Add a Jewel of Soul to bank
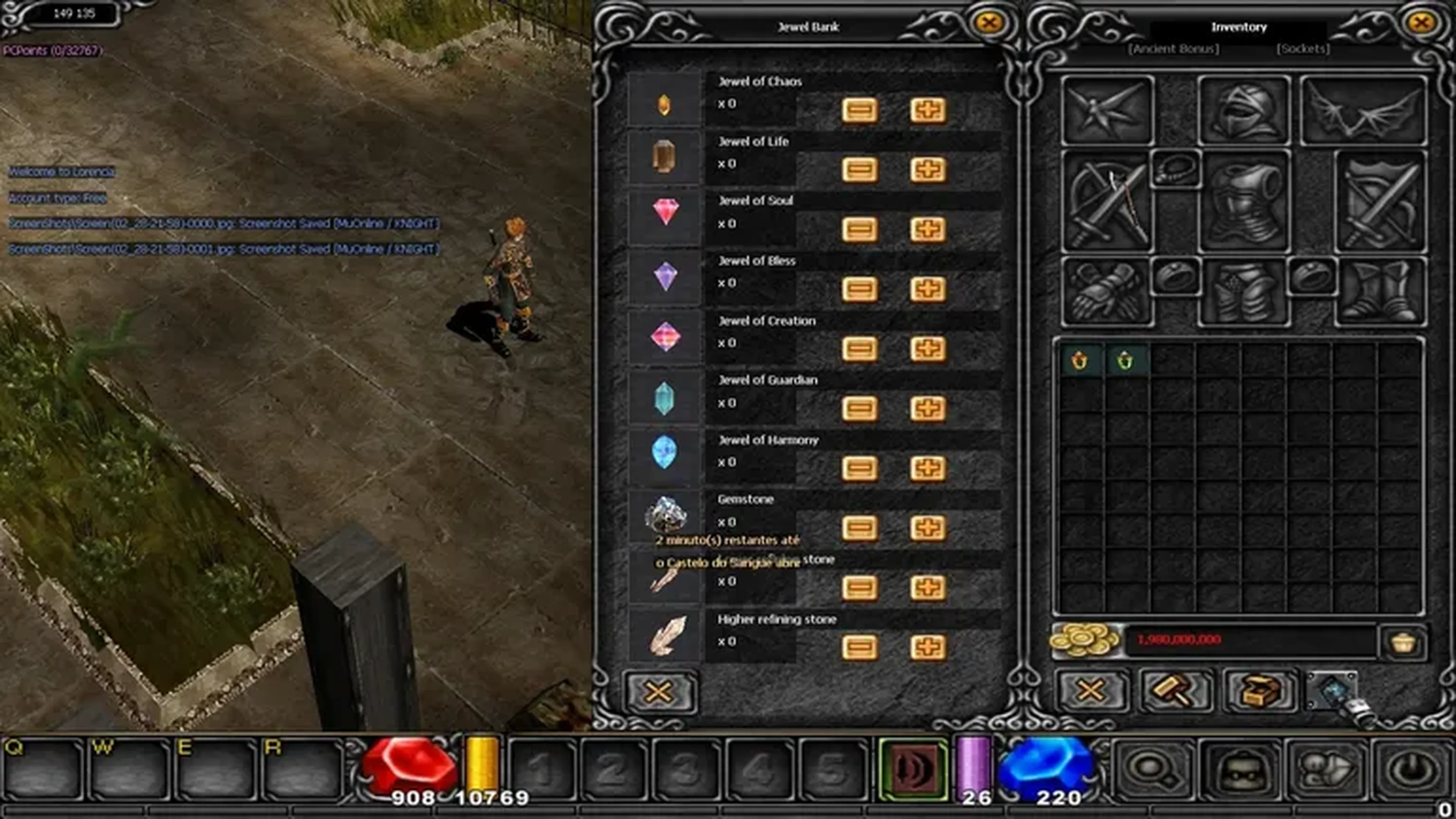Screen dimensions: 1456x819 tap(927, 229)
